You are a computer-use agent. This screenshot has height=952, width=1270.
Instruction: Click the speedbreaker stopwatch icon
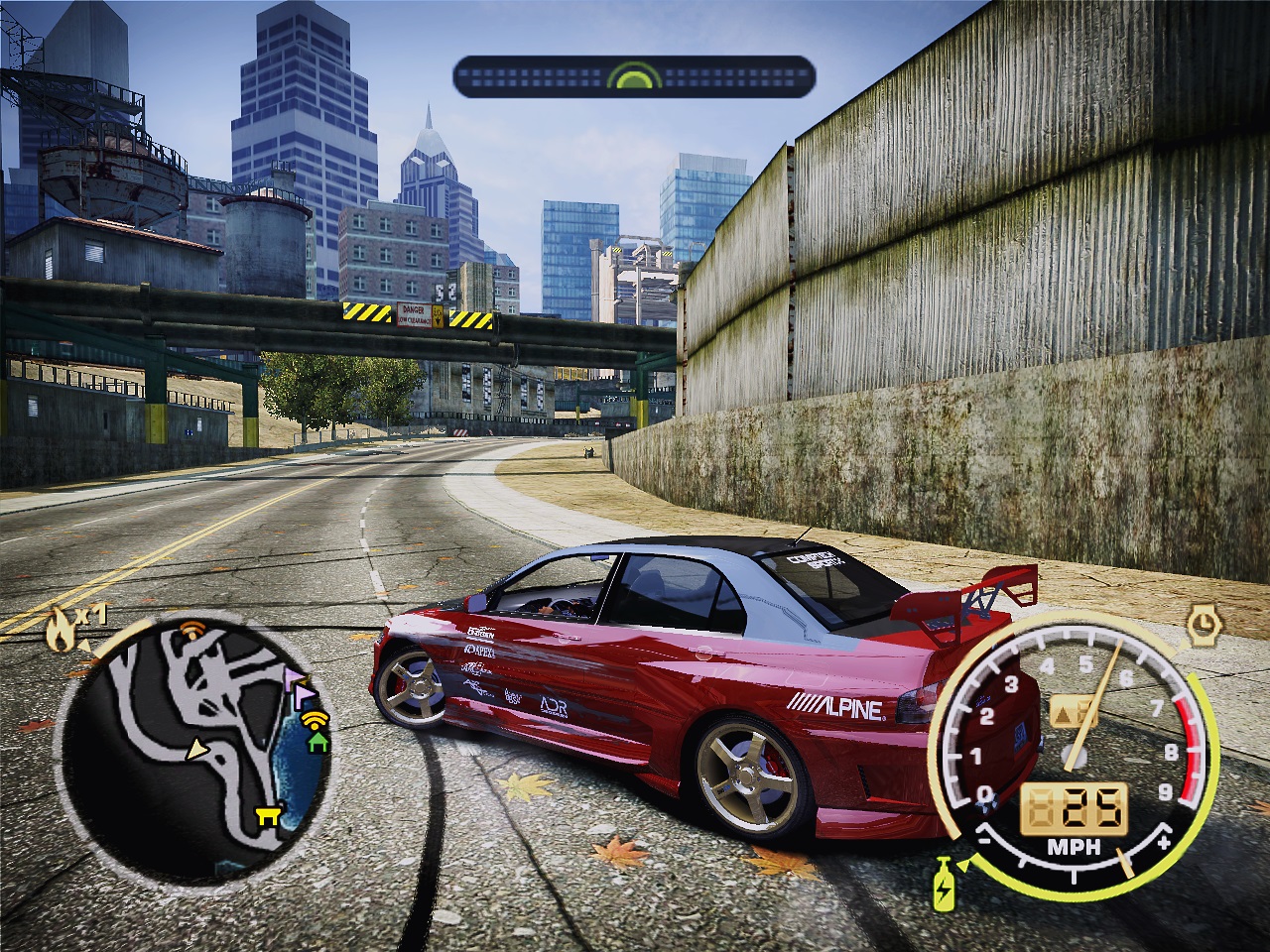pos(1203,624)
